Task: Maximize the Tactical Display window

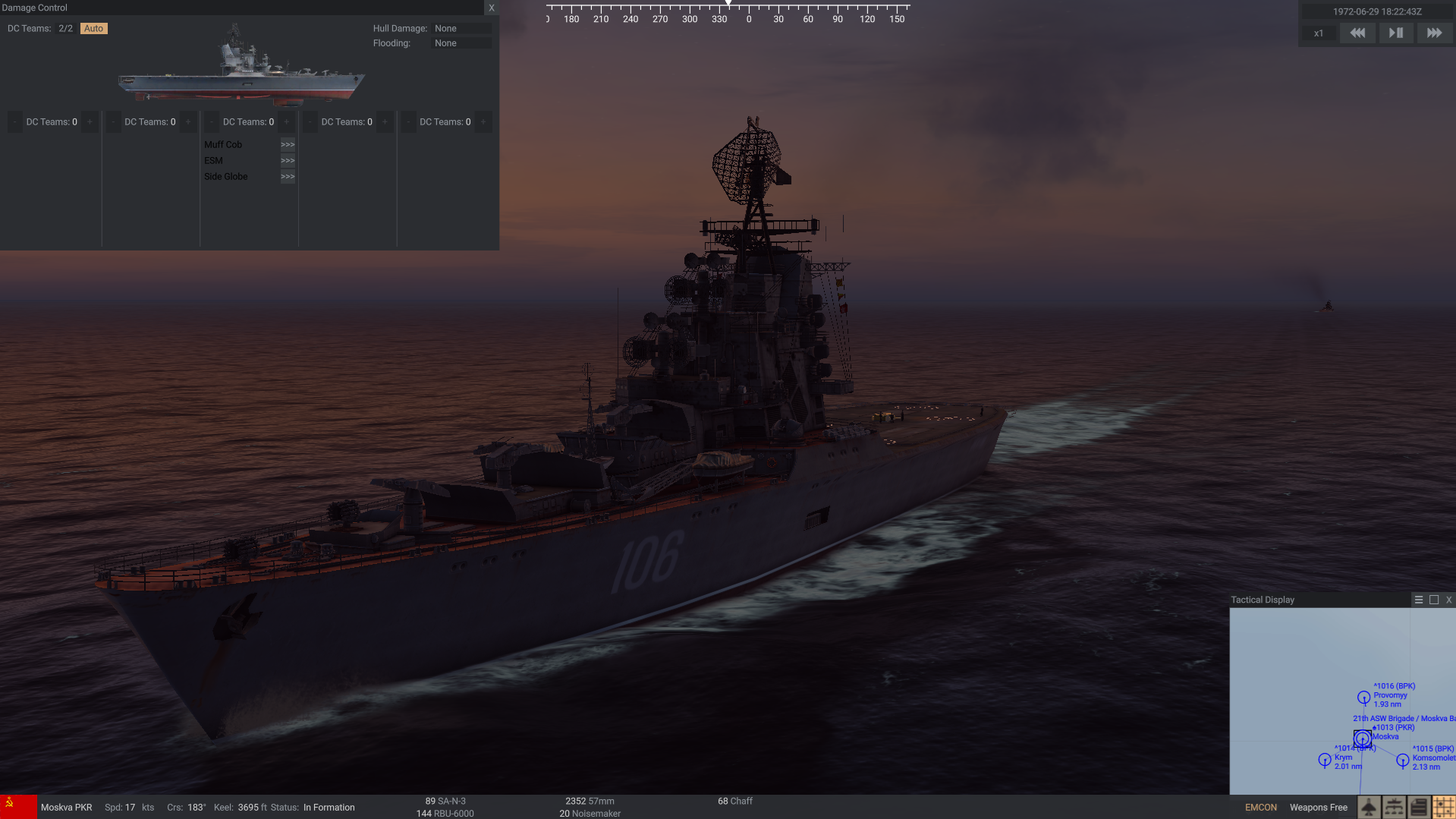Action: 1434,600
